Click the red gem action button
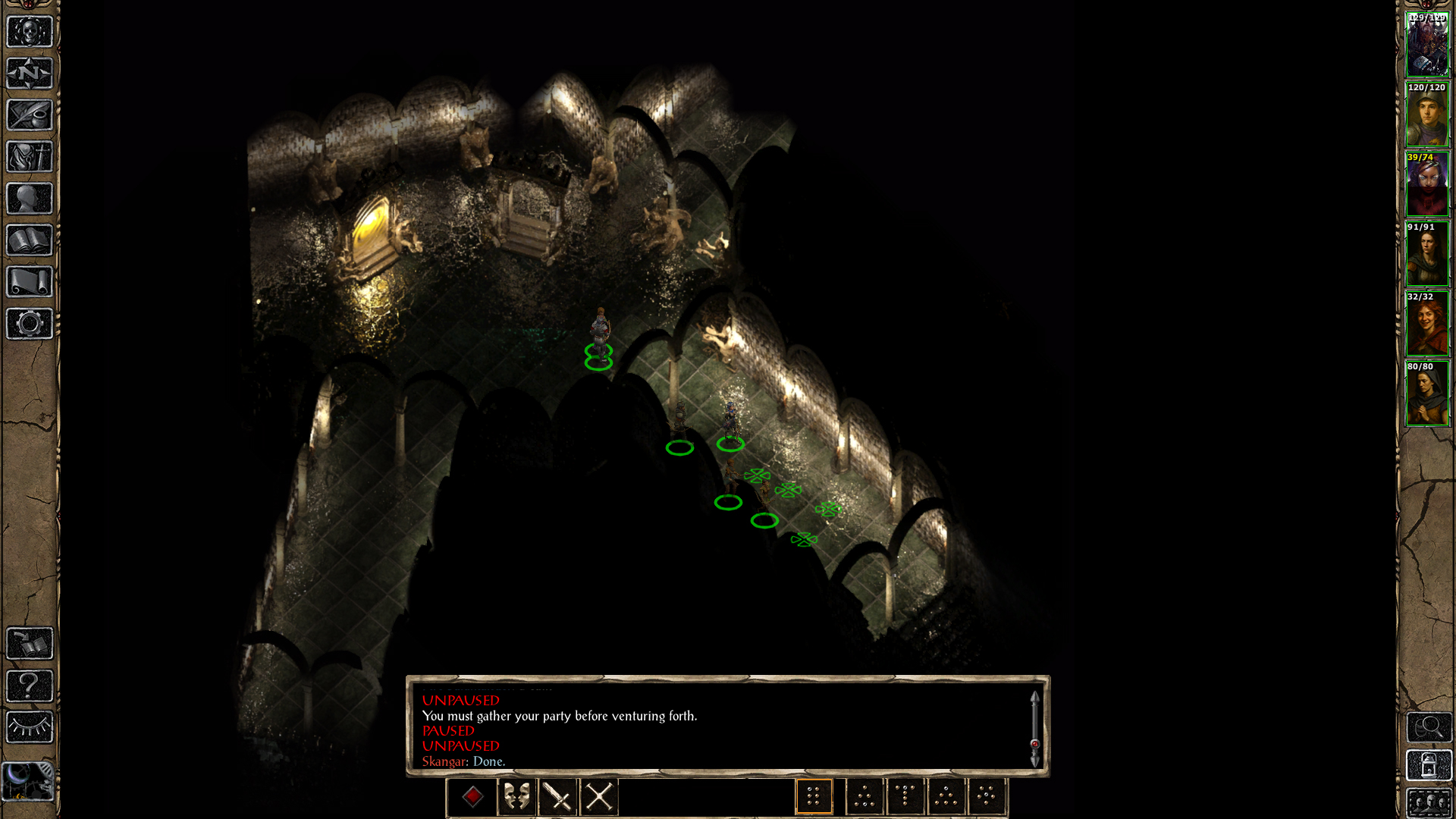Image resolution: width=1456 pixels, height=819 pixels. point(472,797)
